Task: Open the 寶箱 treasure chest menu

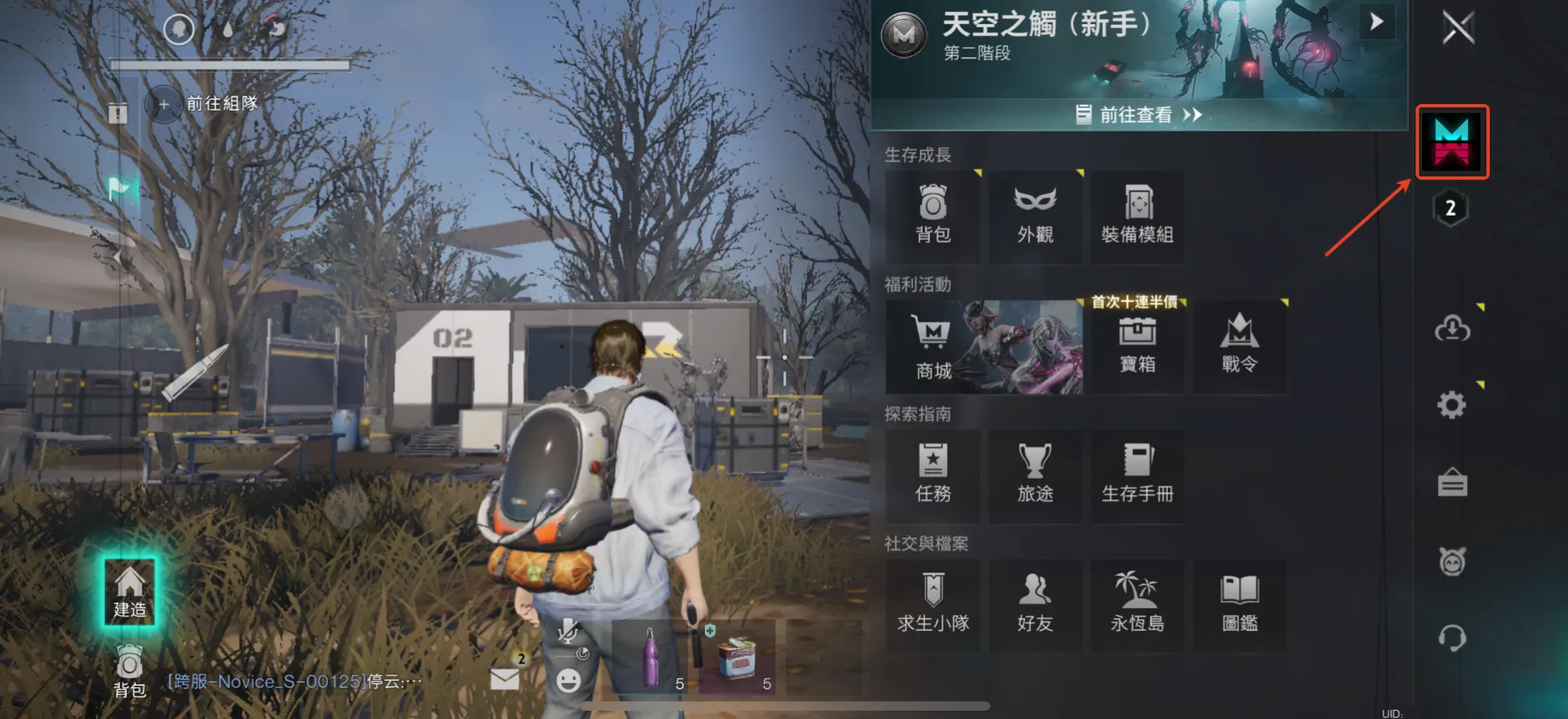Action: coord(1137,346)
